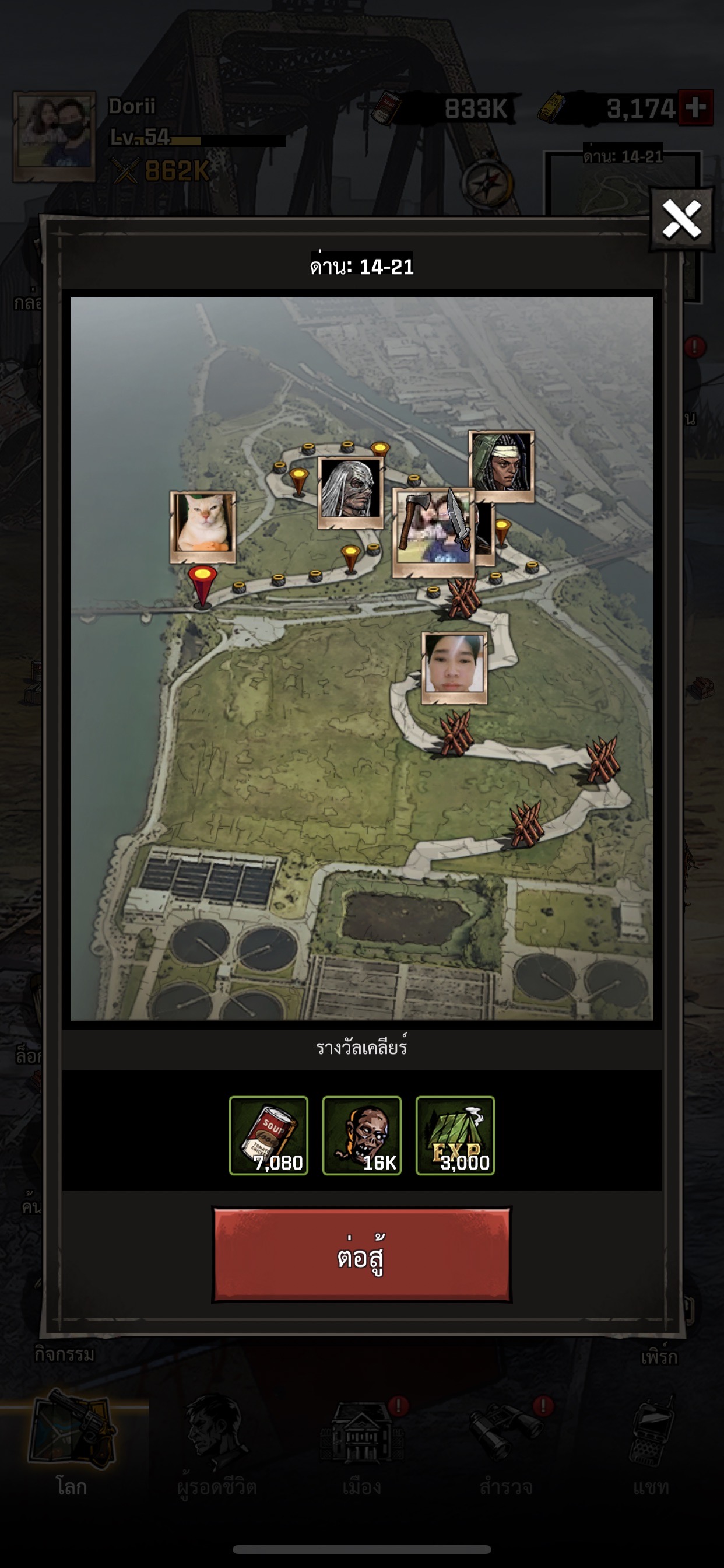Select the selfie player portrait on the path
The image size is (724, 1568).
tap(454, 667)
